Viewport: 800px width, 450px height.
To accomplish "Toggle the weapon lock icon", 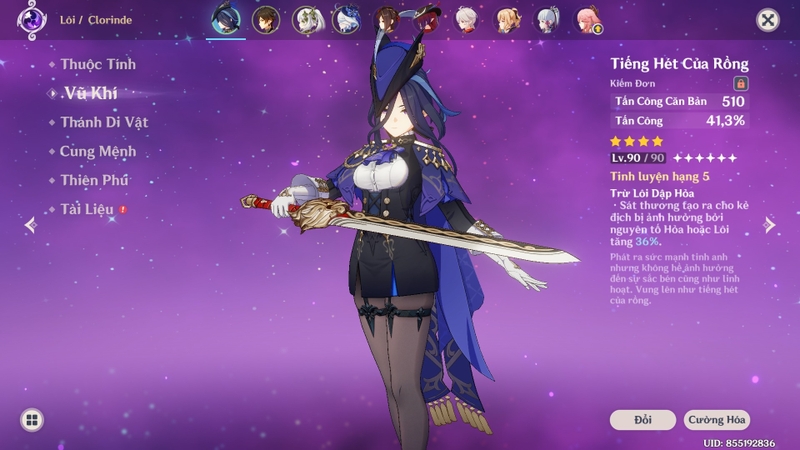I will coord(741,83).
